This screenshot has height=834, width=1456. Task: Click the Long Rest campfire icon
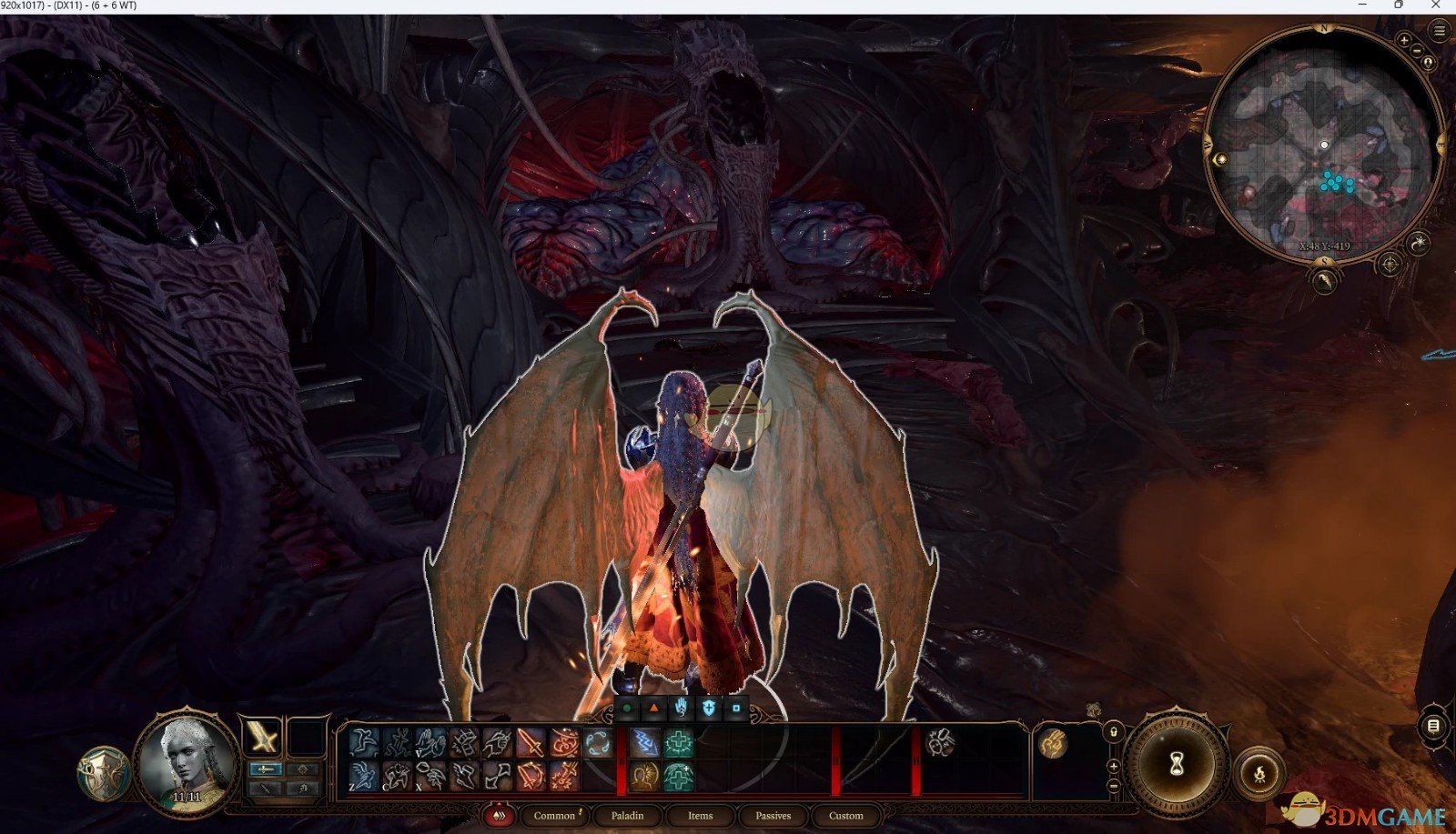[x=1260, y=774]
